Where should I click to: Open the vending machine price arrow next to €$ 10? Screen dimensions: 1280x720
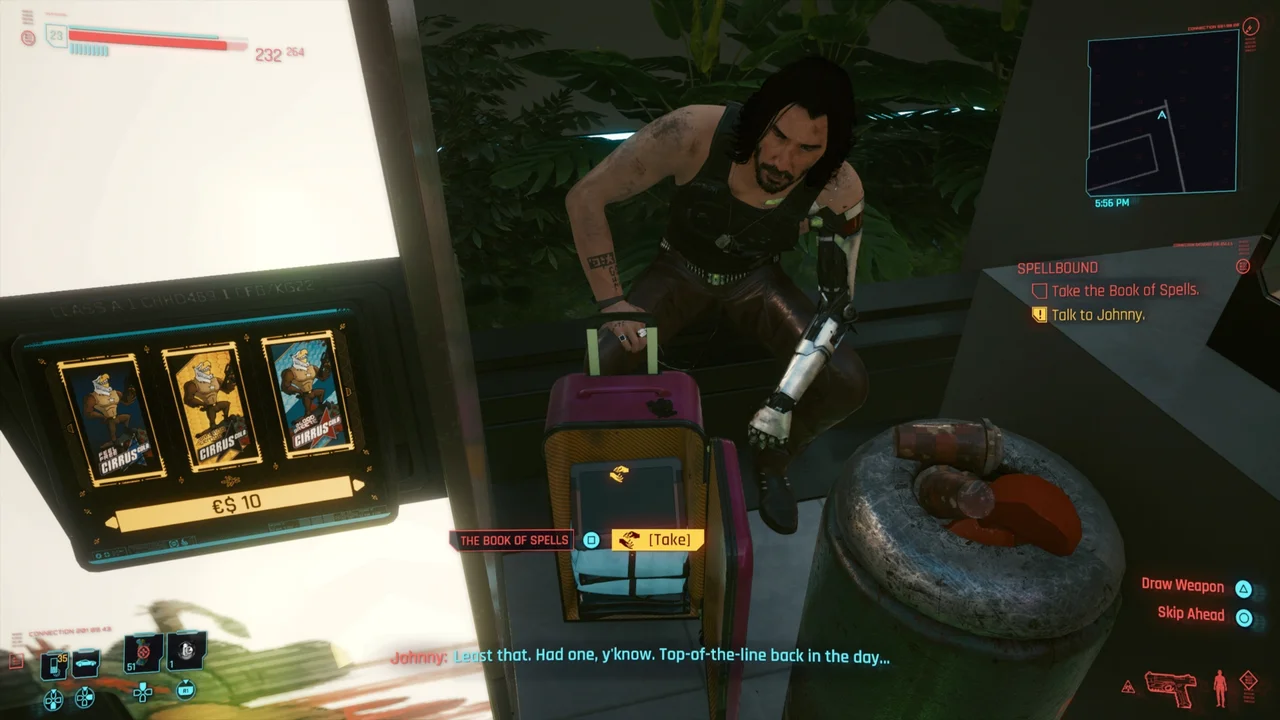tap(358, 487)
